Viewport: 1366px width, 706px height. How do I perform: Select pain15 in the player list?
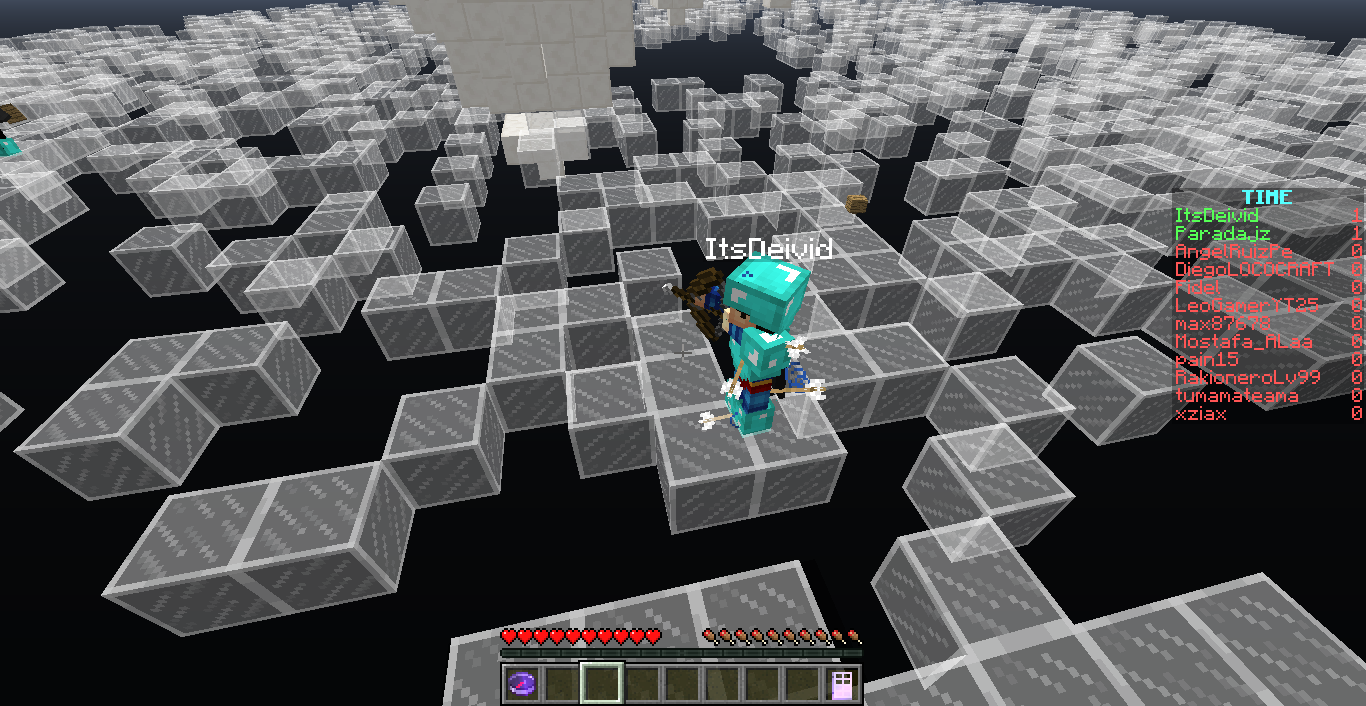pyautogui.click(x=1207, y=359)
